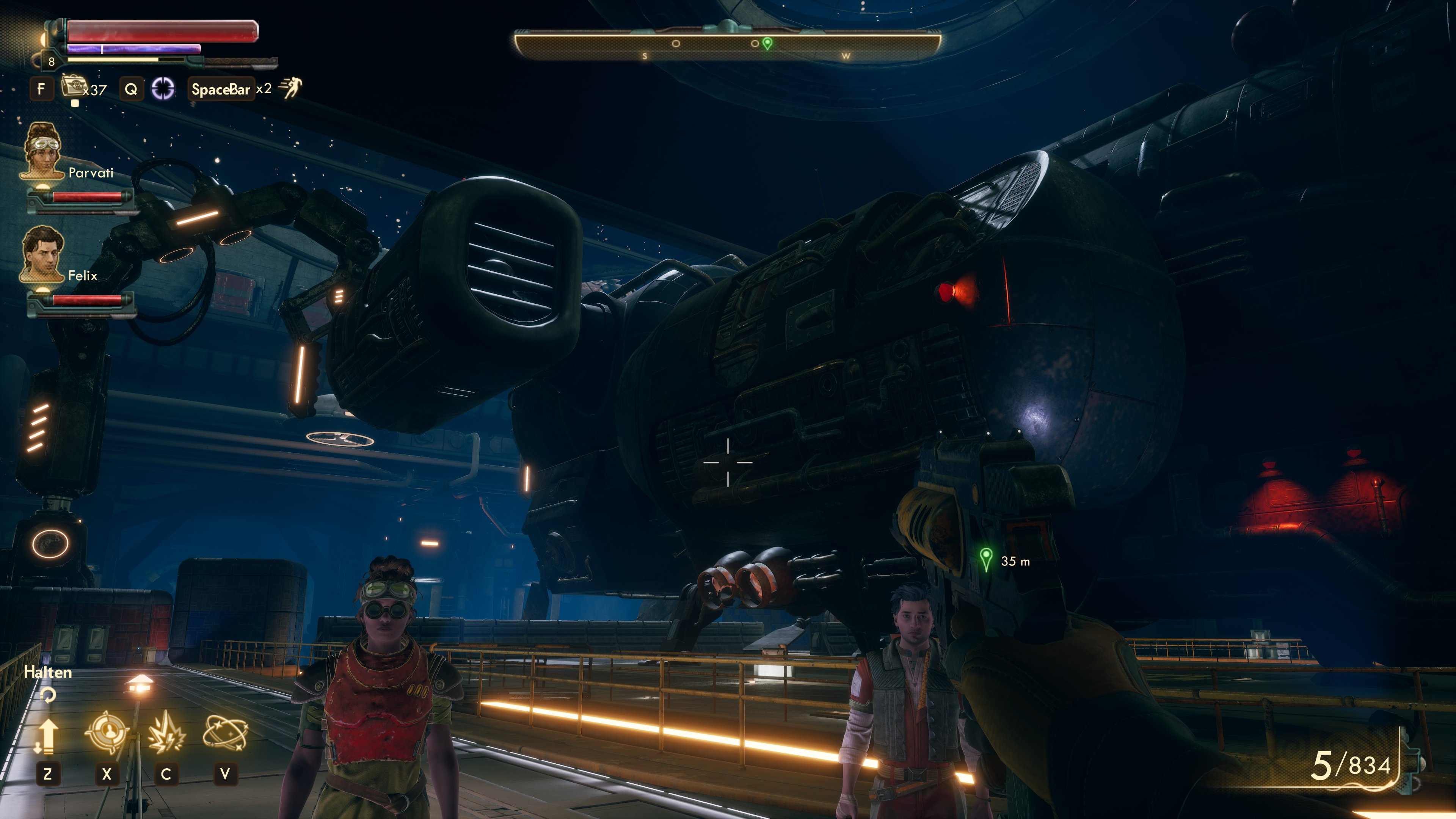Select the green waypoint marker showing 35 m
Viewport: 1456px width, 819px height.
point(986,560)
